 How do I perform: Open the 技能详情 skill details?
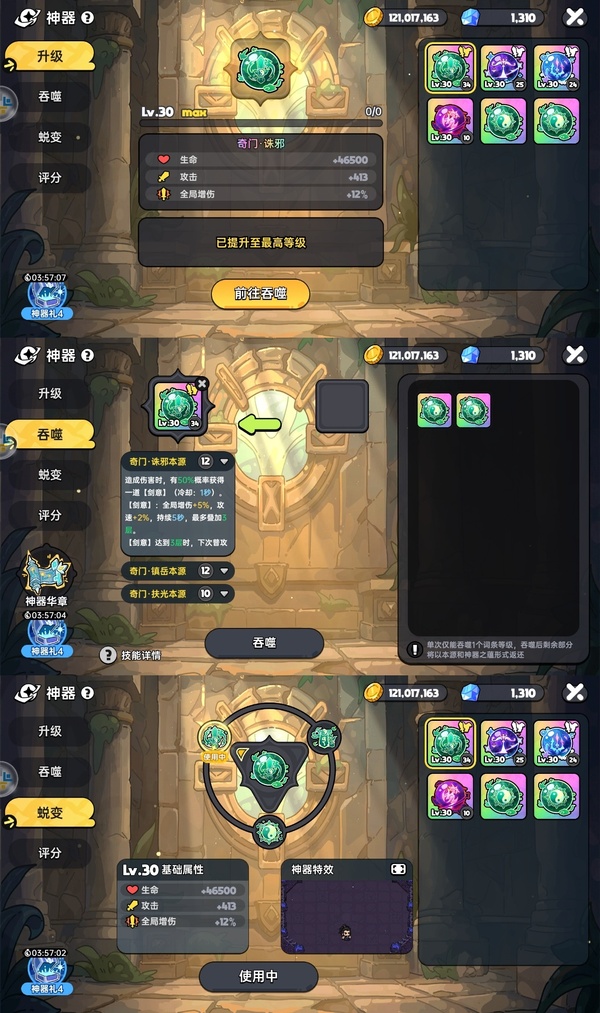[x=132, y=655]
